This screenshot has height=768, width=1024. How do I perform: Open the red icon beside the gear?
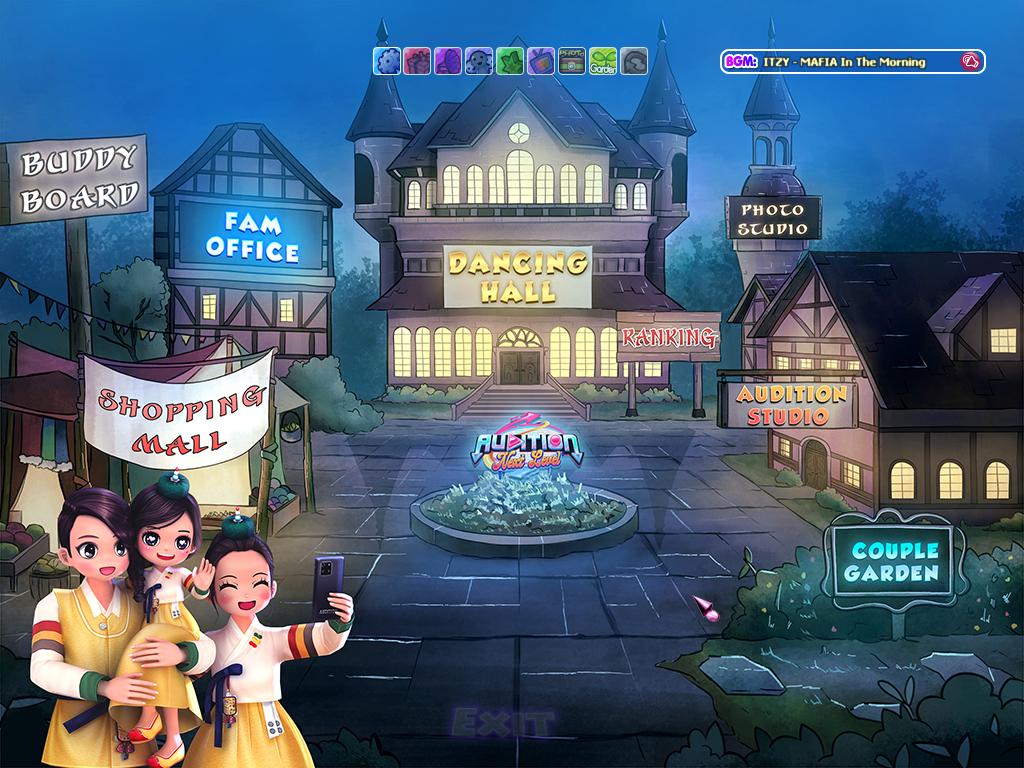coord(418,61)
